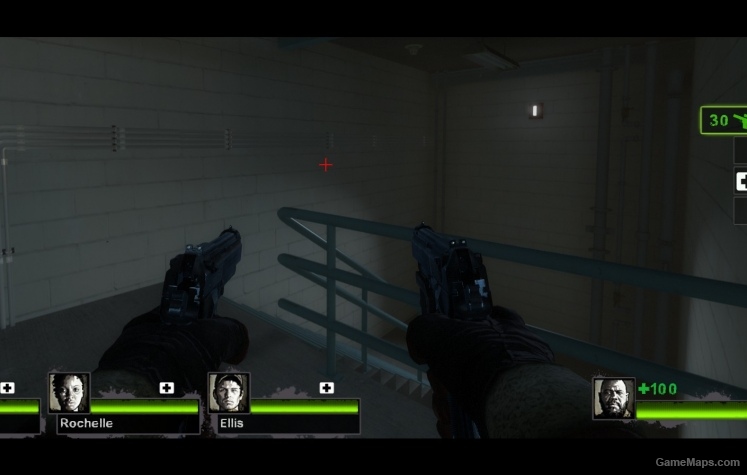Click Rochelle's first aid kit icon
This screenshot has width=747, height=475.
pyautogui.click(x=167, y=388)
